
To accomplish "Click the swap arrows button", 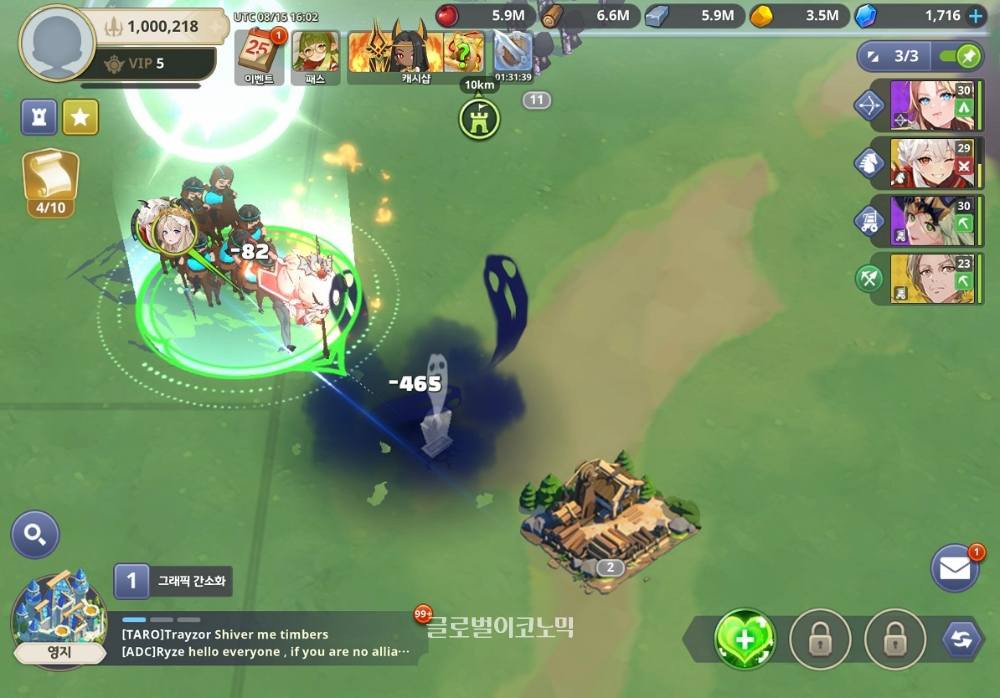I will (961, 640).
